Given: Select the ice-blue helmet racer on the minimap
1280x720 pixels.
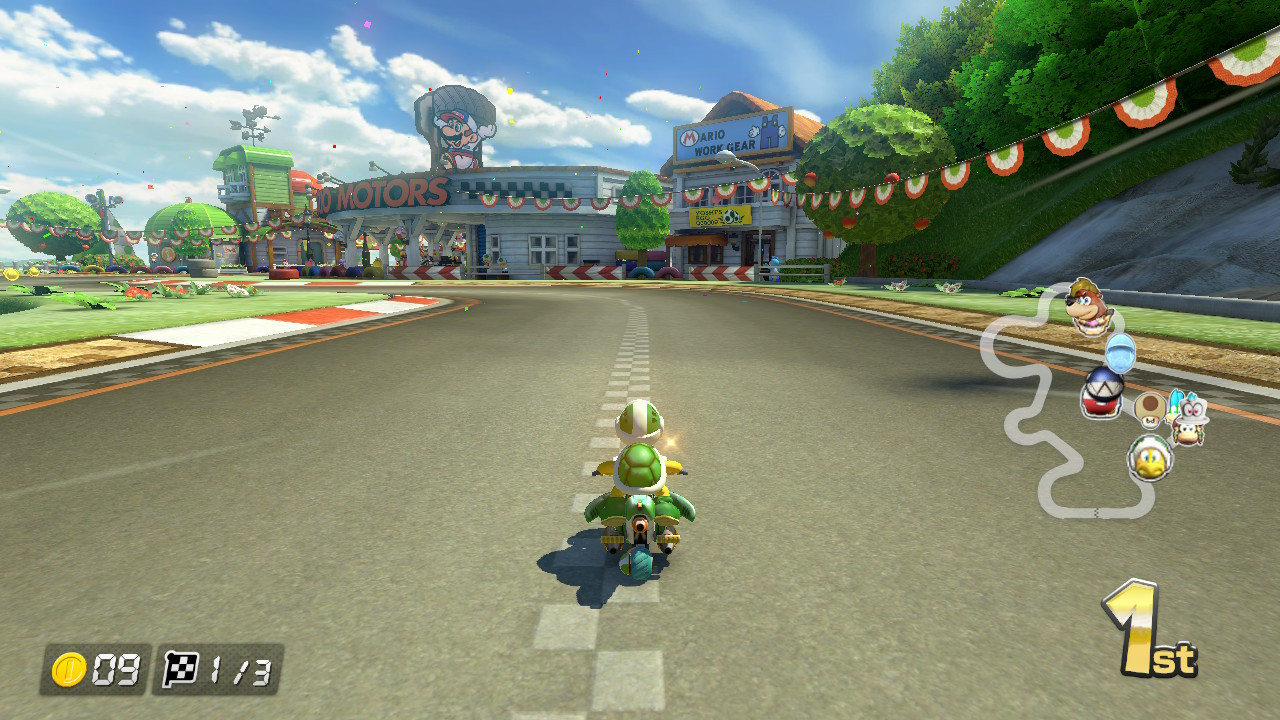Looking at the screenshot, I should [x=1120, y=352].
